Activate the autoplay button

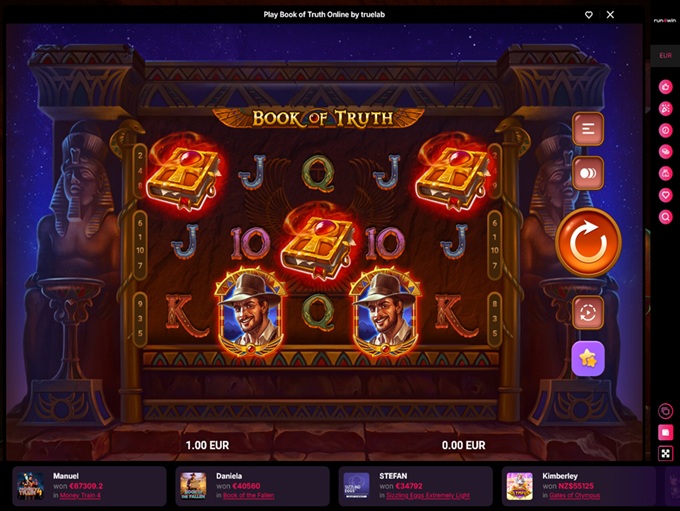587,312
